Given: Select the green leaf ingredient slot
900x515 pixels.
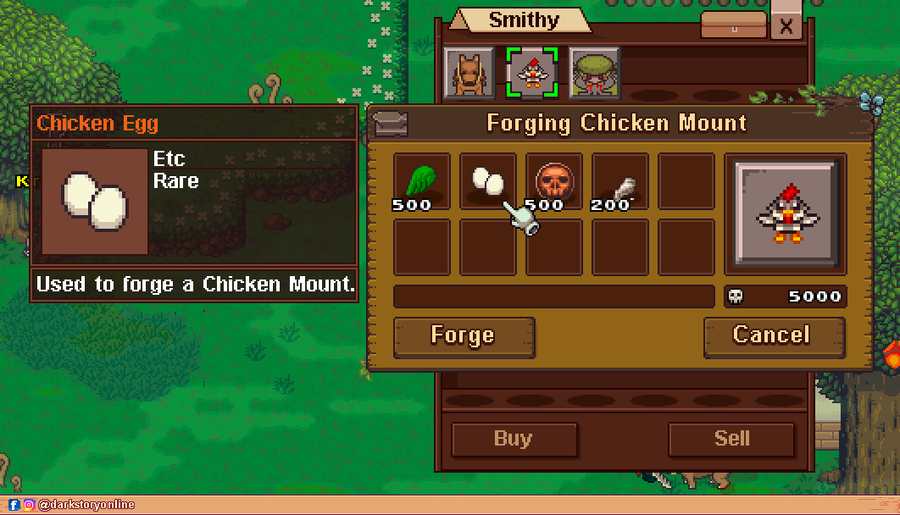Looking at the screenshot, I should 422,181.
